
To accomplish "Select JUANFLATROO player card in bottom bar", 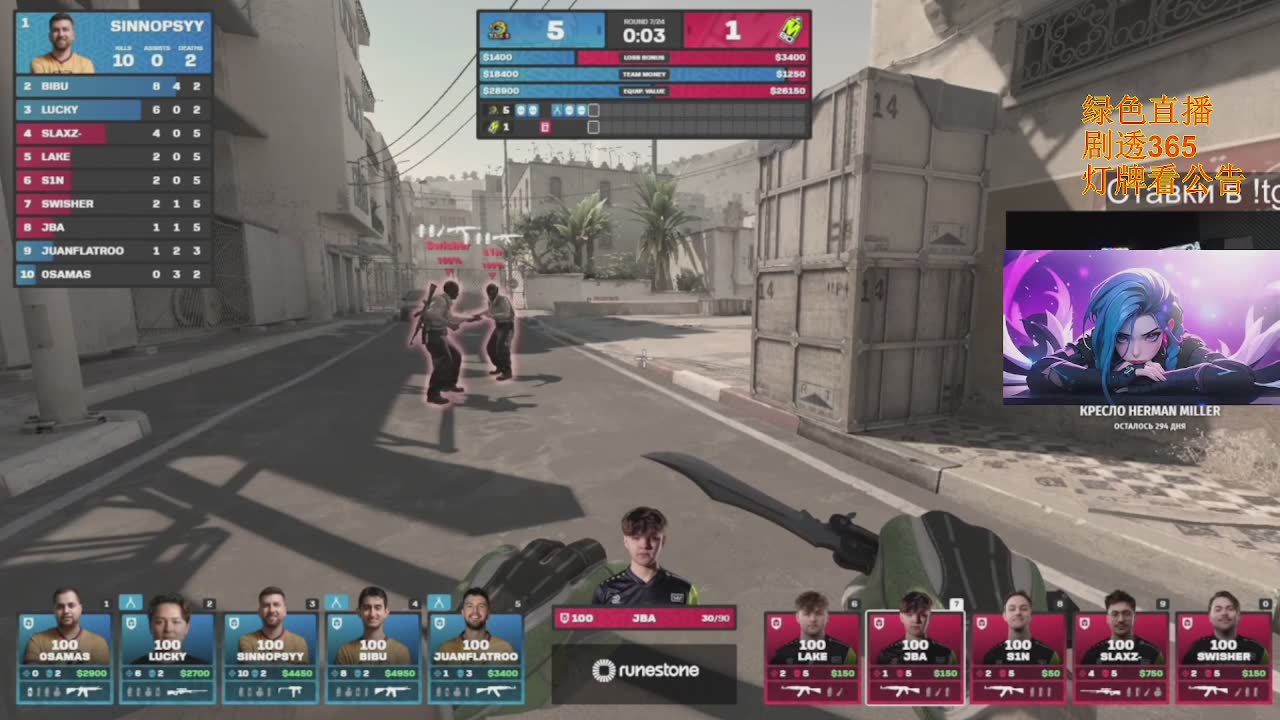I will coord(476,650).
